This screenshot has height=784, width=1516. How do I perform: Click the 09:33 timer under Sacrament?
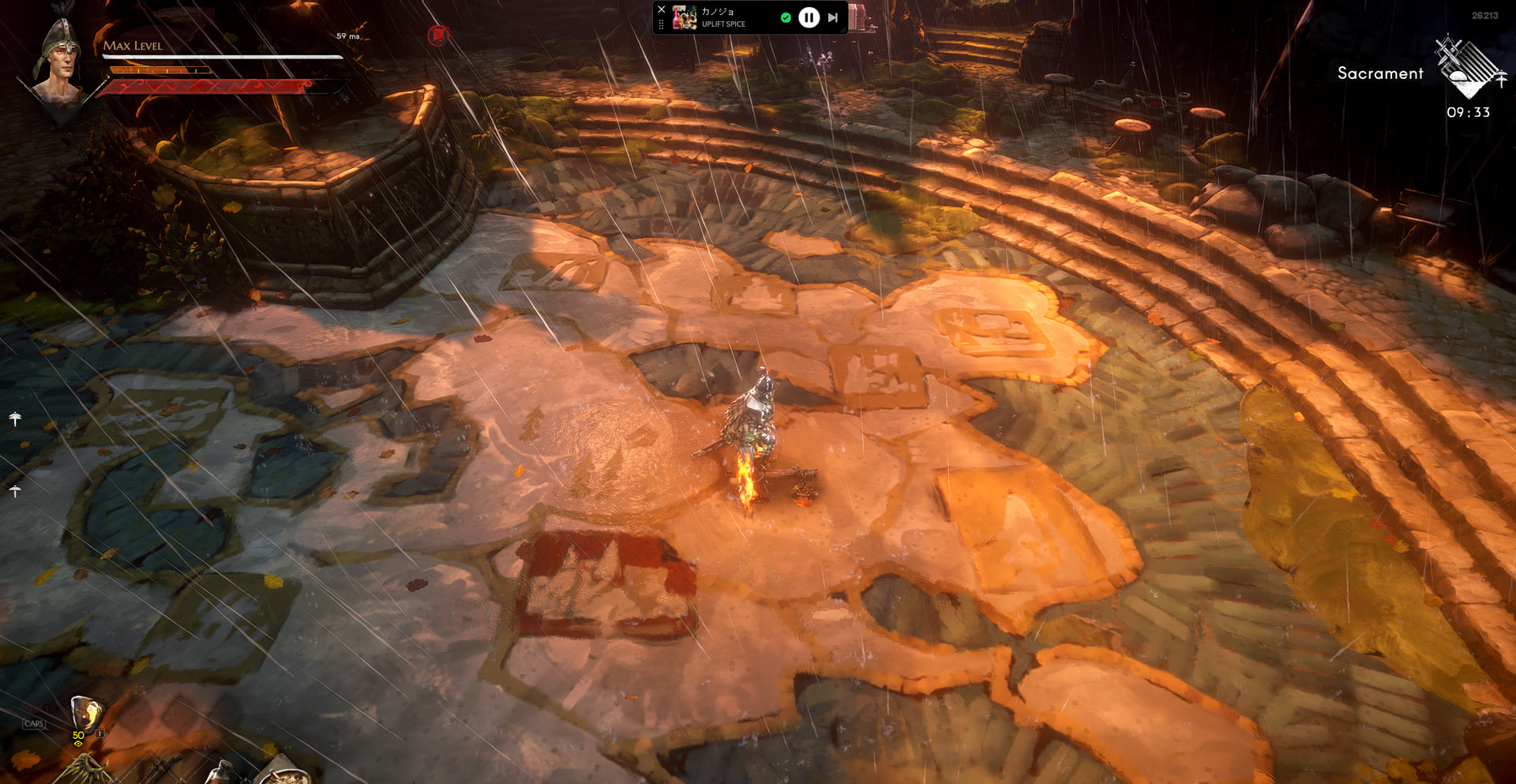1467,112
